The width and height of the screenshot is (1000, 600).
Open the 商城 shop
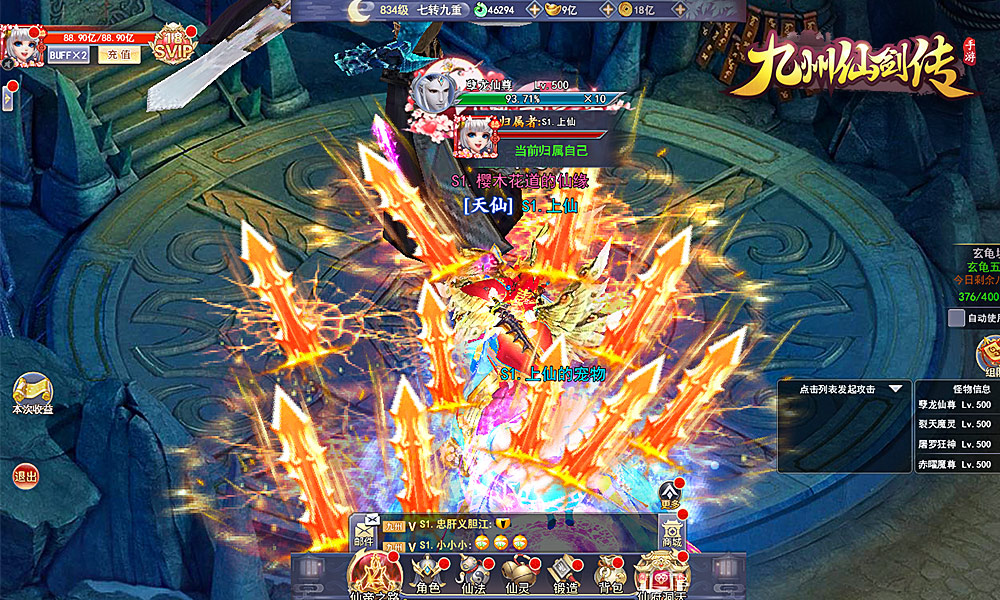point(674,531)
